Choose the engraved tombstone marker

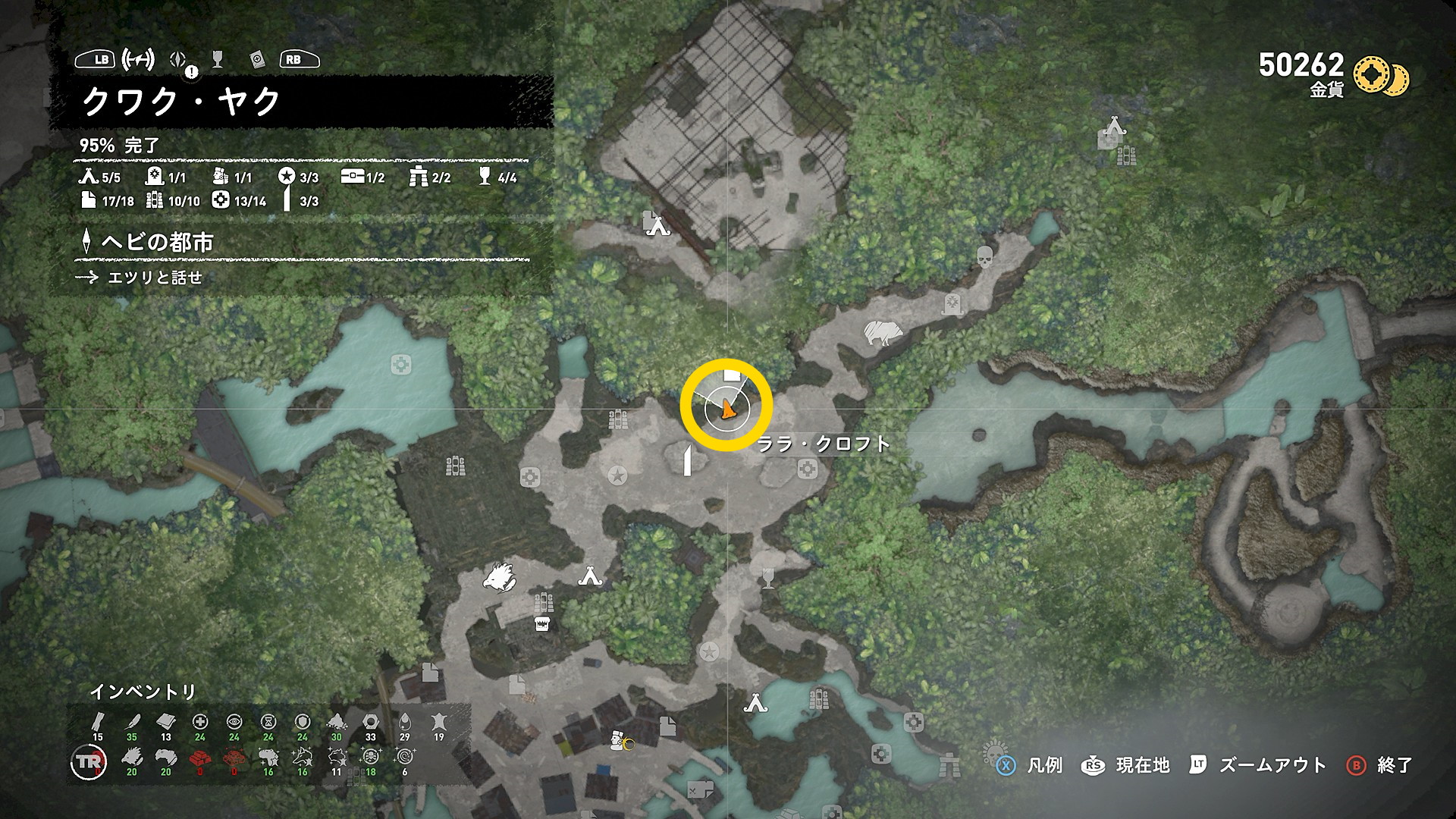tap(952, 304)
